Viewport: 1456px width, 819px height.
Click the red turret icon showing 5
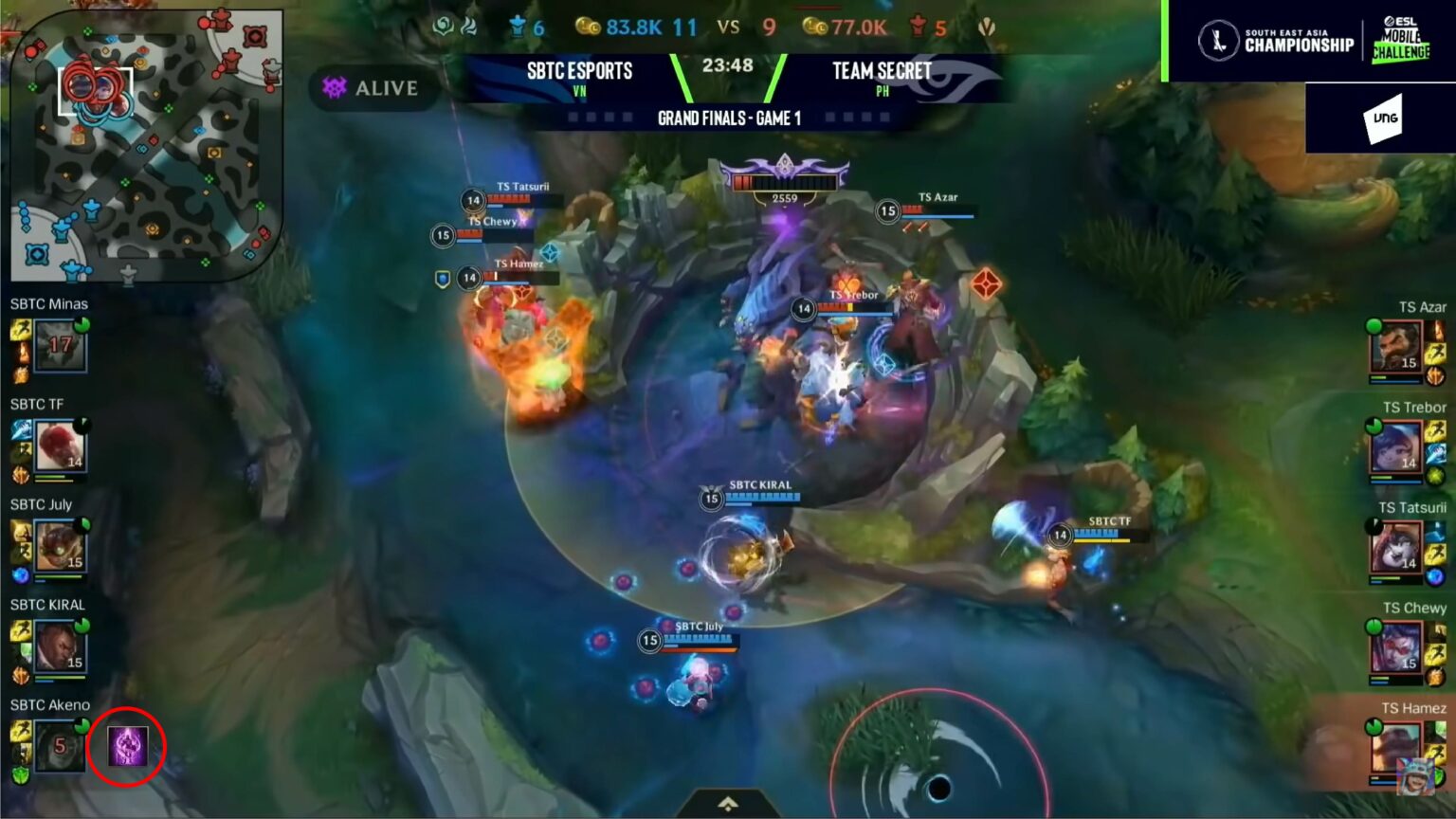(918, 27)
